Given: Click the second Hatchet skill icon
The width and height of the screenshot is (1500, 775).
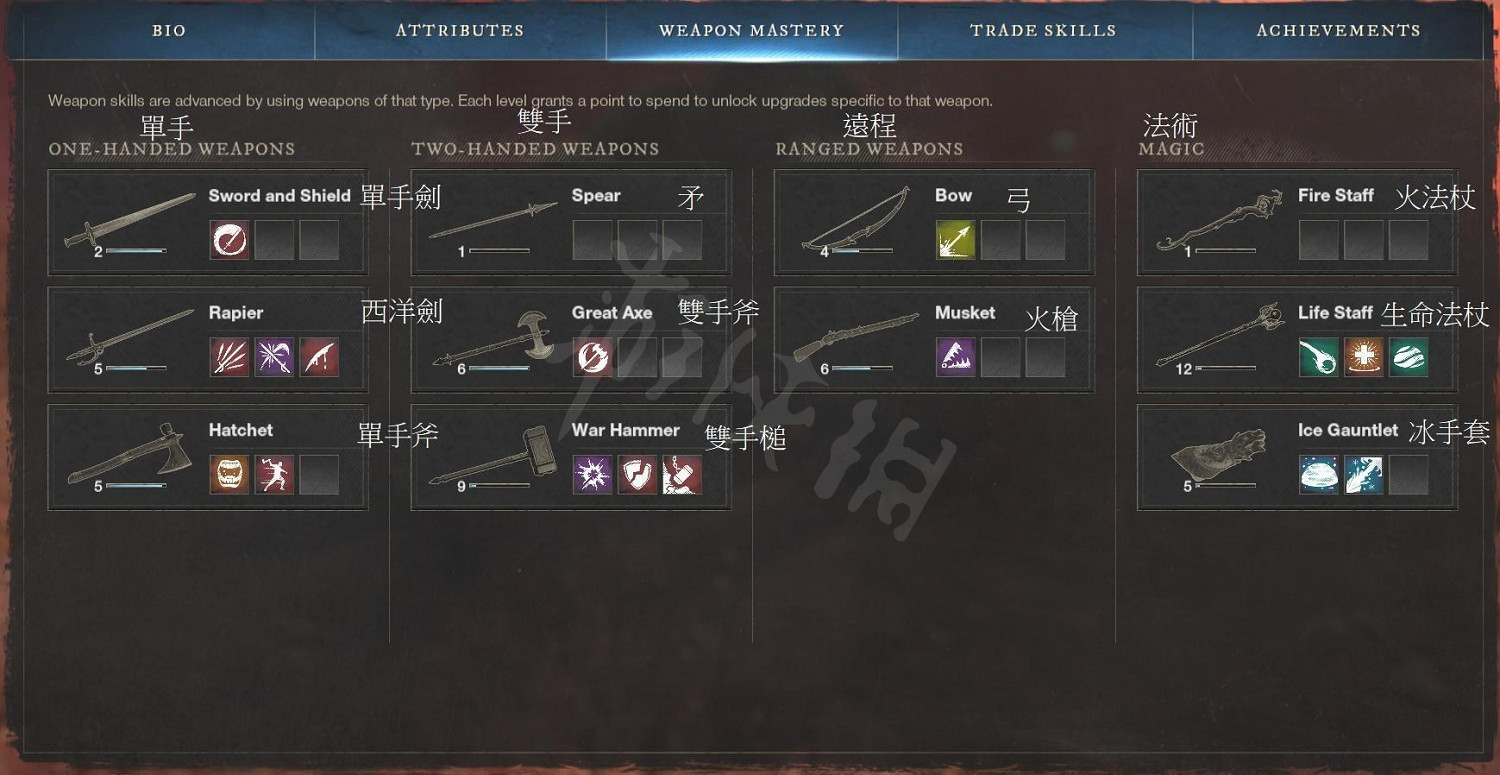Looking at the screenshot, I should (275, 474).
